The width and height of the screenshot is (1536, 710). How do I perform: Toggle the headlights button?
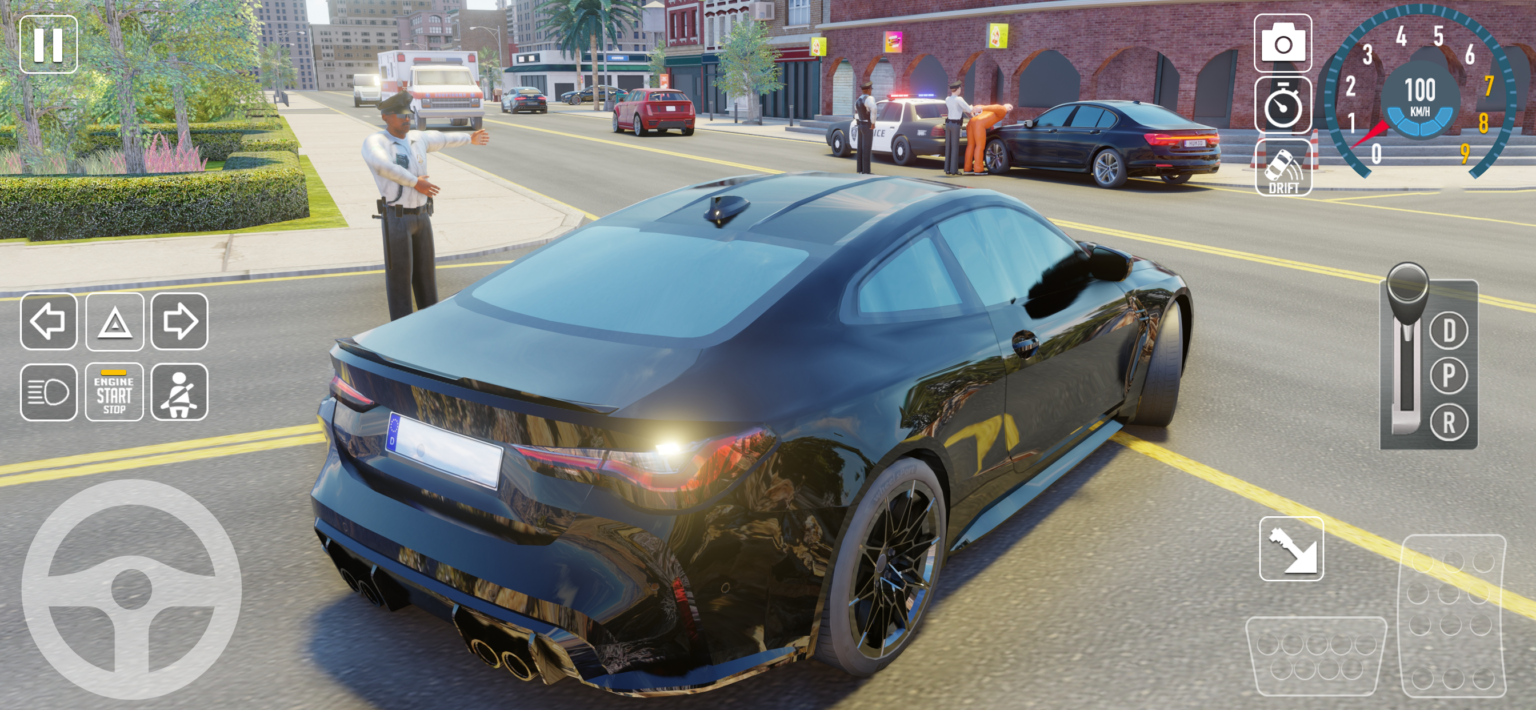(x=48, y=392)
